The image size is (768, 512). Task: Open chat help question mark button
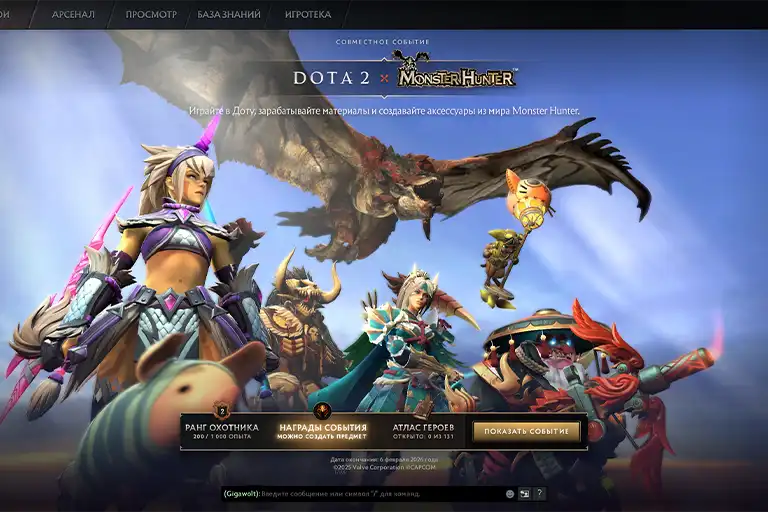pos(539,494)
